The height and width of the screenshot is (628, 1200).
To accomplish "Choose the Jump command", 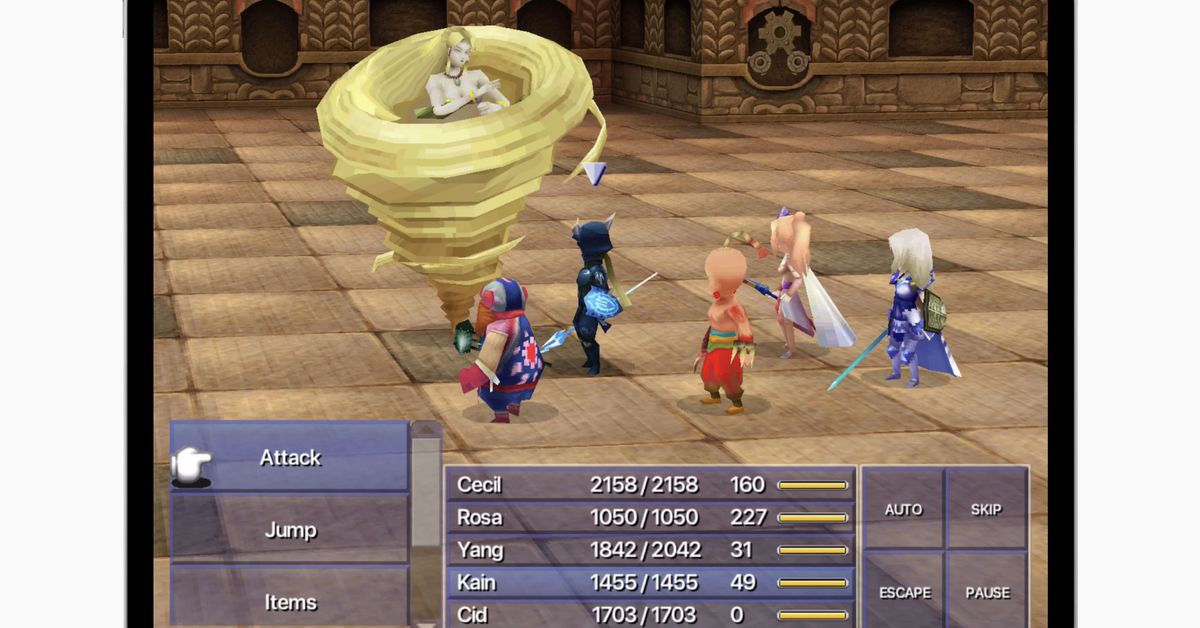I will (290, 530).
